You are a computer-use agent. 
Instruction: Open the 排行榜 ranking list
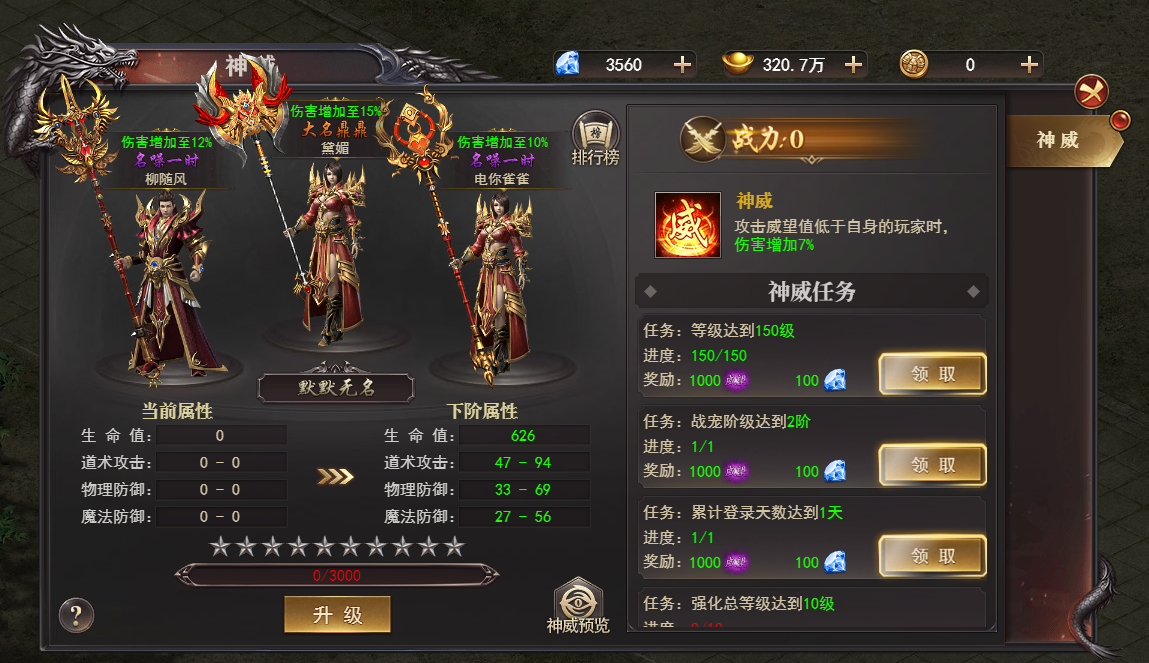(x=595, y=141)
